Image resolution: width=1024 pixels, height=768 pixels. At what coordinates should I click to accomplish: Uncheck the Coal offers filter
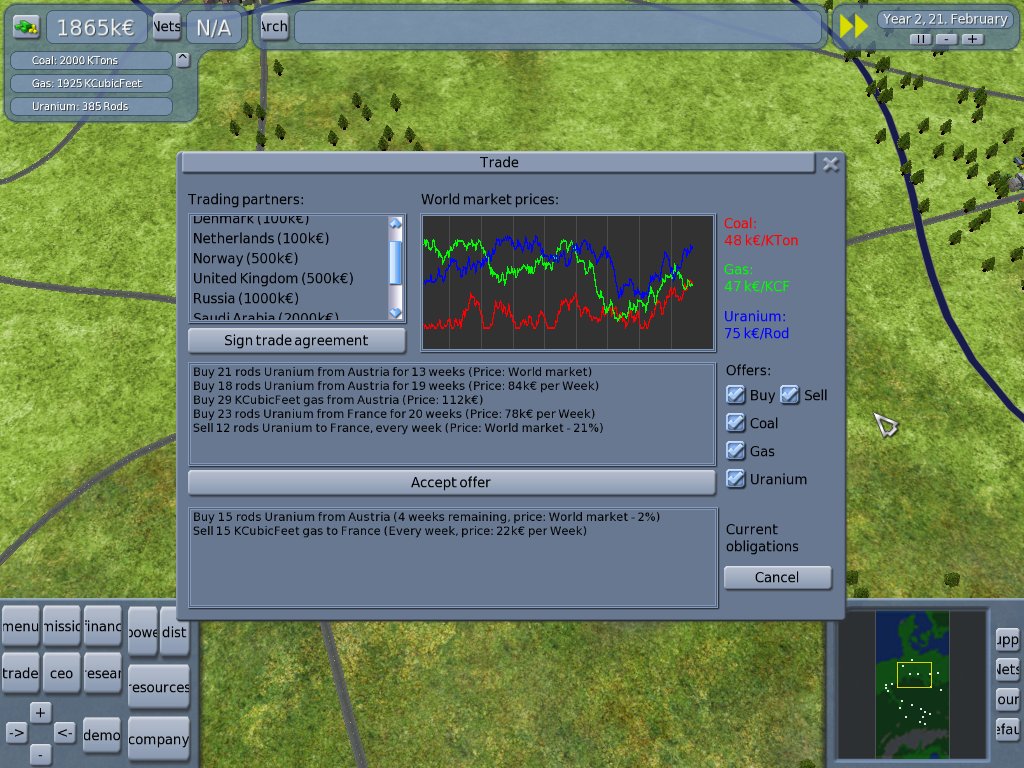pos(736,423)
